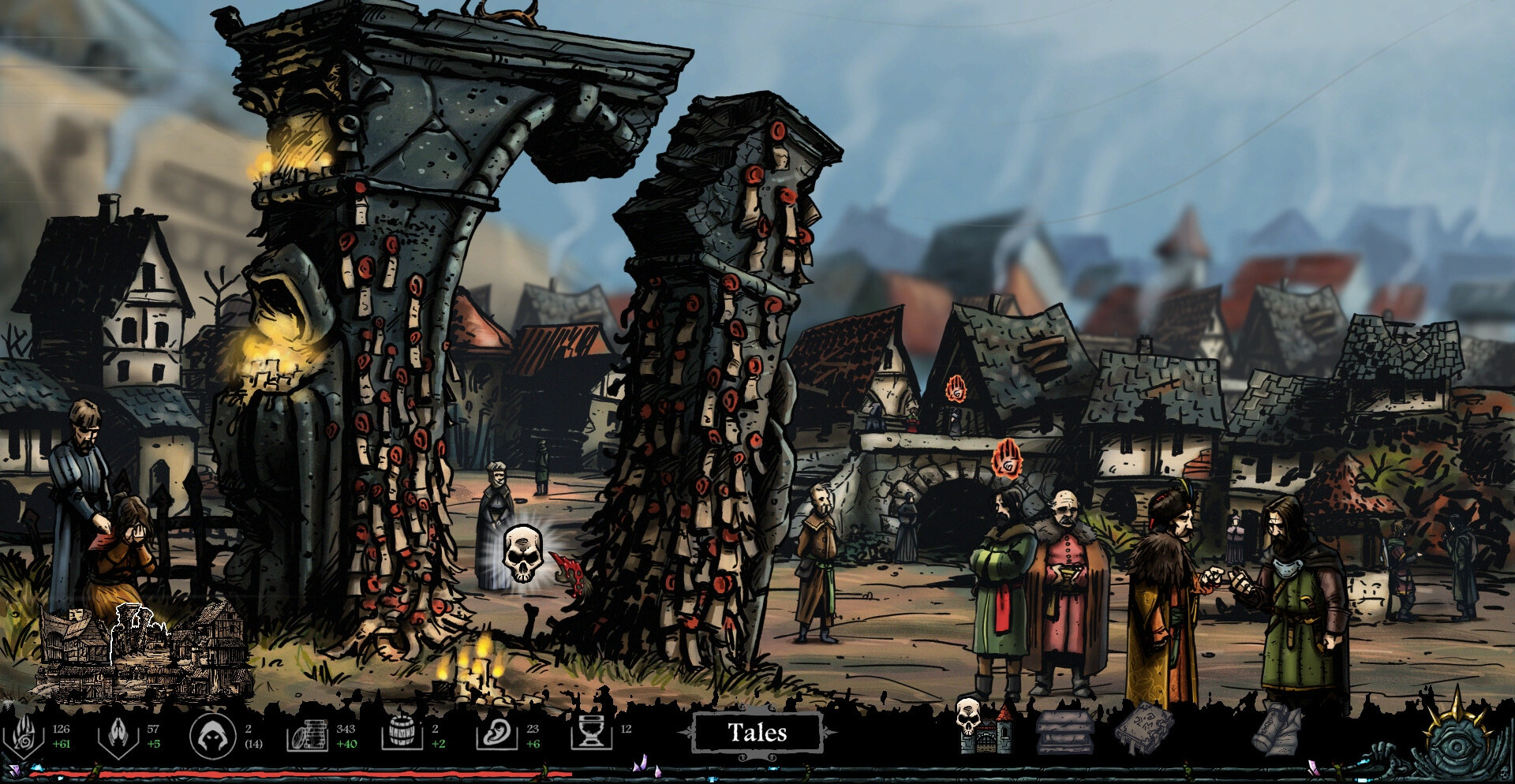Click the glowing skull event marker
Image resolution: width=1515 pixels, height=784 pixels.
(522, 554)
